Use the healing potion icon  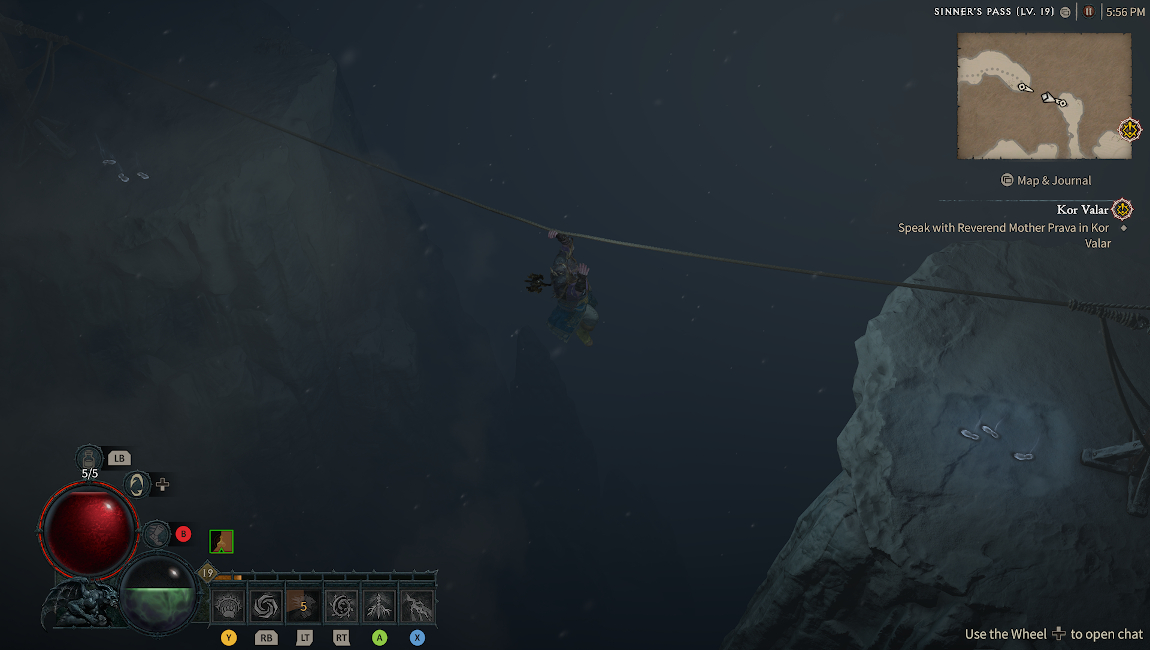(89, 458)
